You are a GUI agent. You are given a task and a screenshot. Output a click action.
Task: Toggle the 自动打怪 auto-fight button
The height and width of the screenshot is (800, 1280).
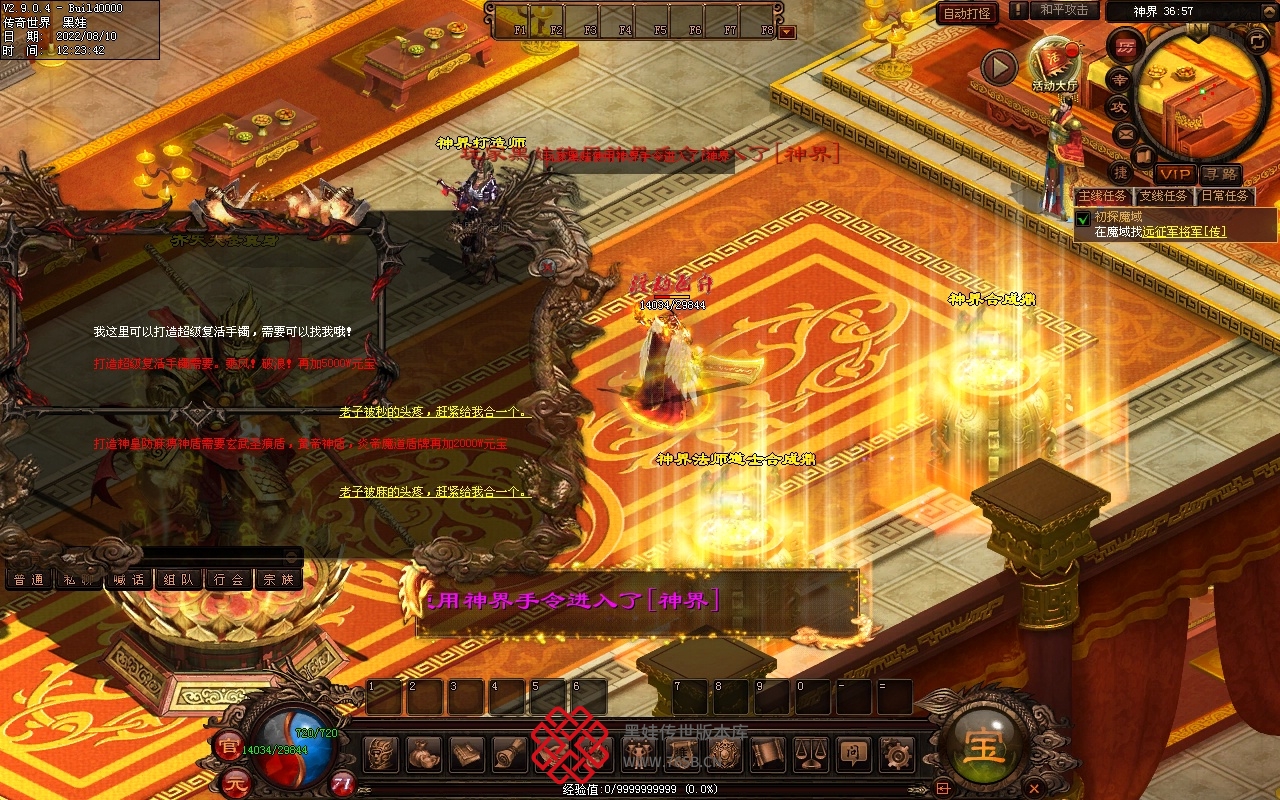click(x=968, y=13)
